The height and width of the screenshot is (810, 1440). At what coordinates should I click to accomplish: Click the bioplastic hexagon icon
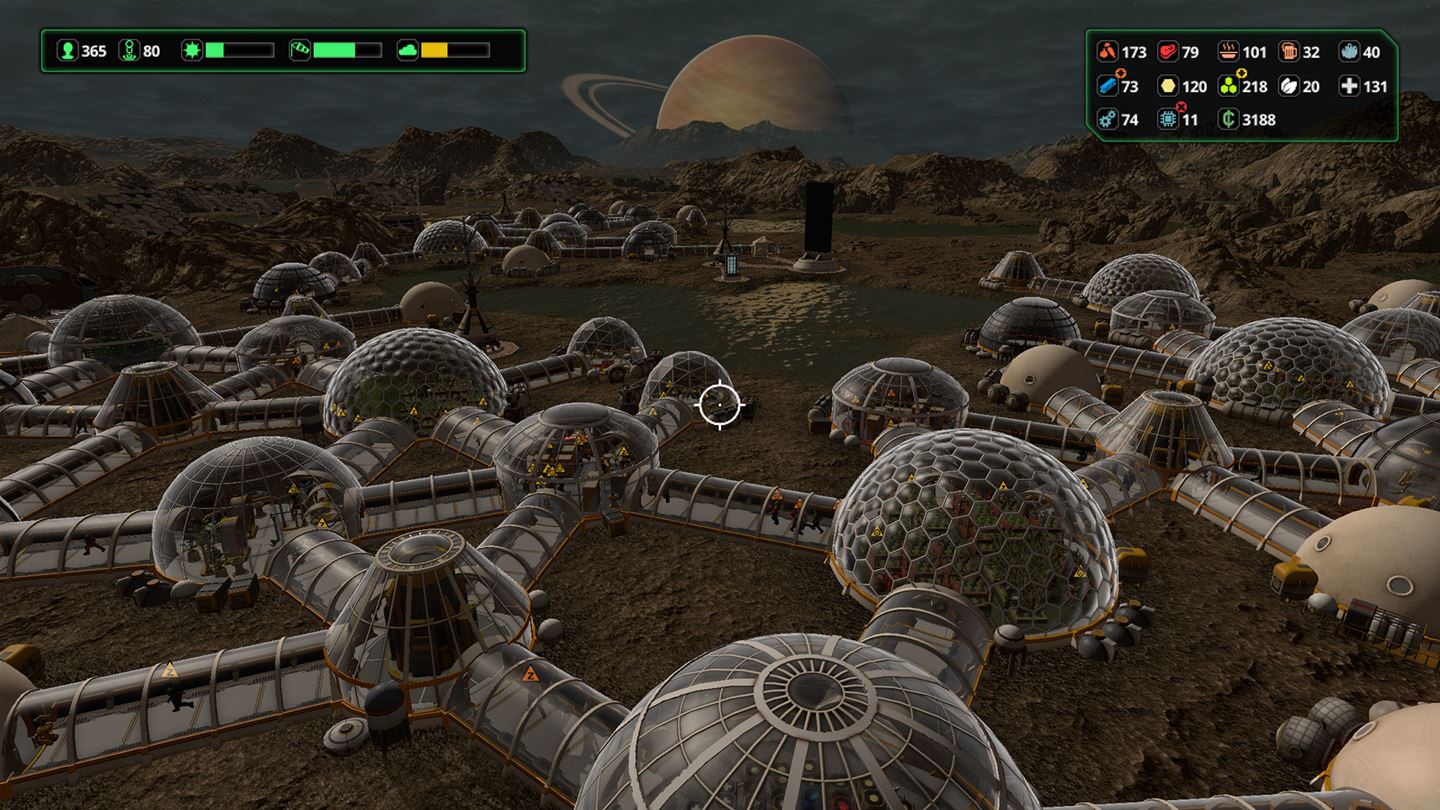pyautogui.click(x=1166, y=85)
